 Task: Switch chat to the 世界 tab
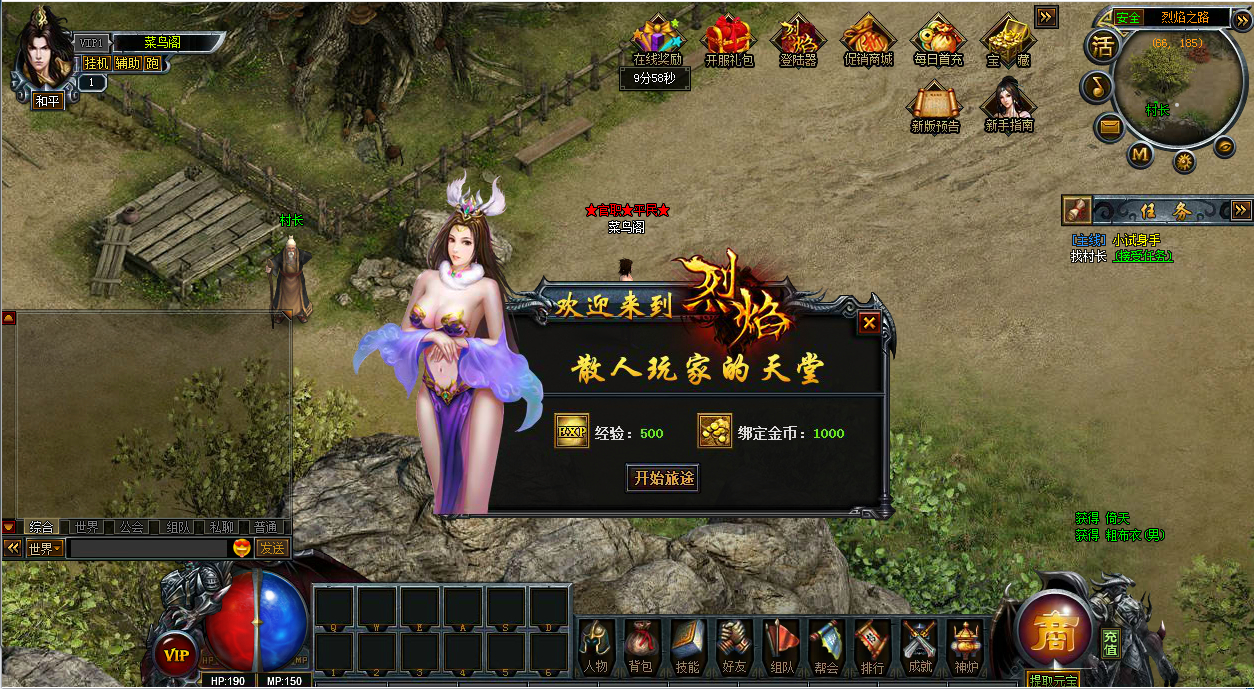pyautogui.click(x=86, y=527)
